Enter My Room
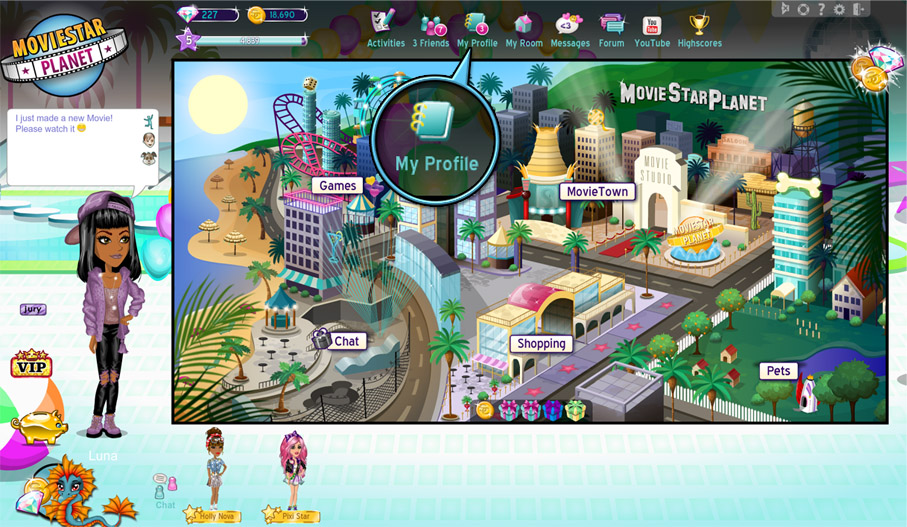The width and height of the screenshot is (907, 527). tap(523, 28)
